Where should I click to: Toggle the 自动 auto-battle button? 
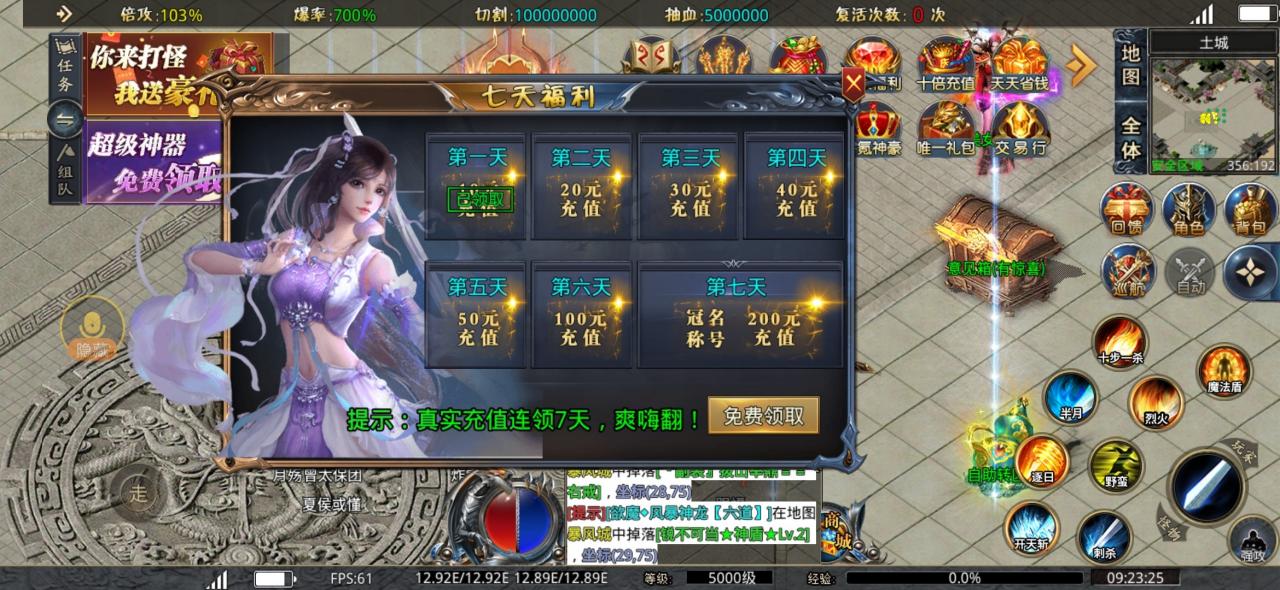coord(1189,272)
